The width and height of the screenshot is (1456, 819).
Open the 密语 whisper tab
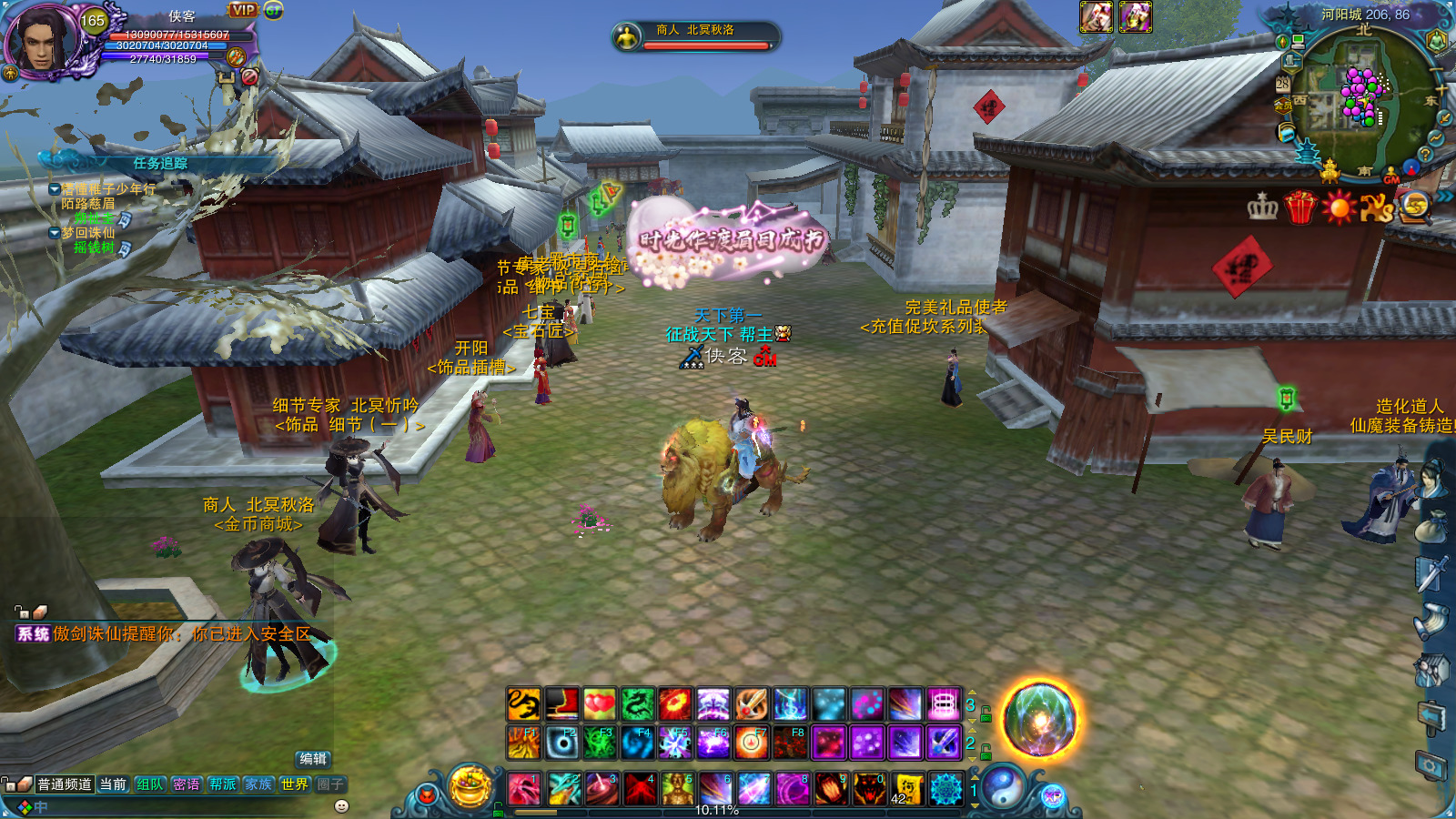[x=187, y=784]
